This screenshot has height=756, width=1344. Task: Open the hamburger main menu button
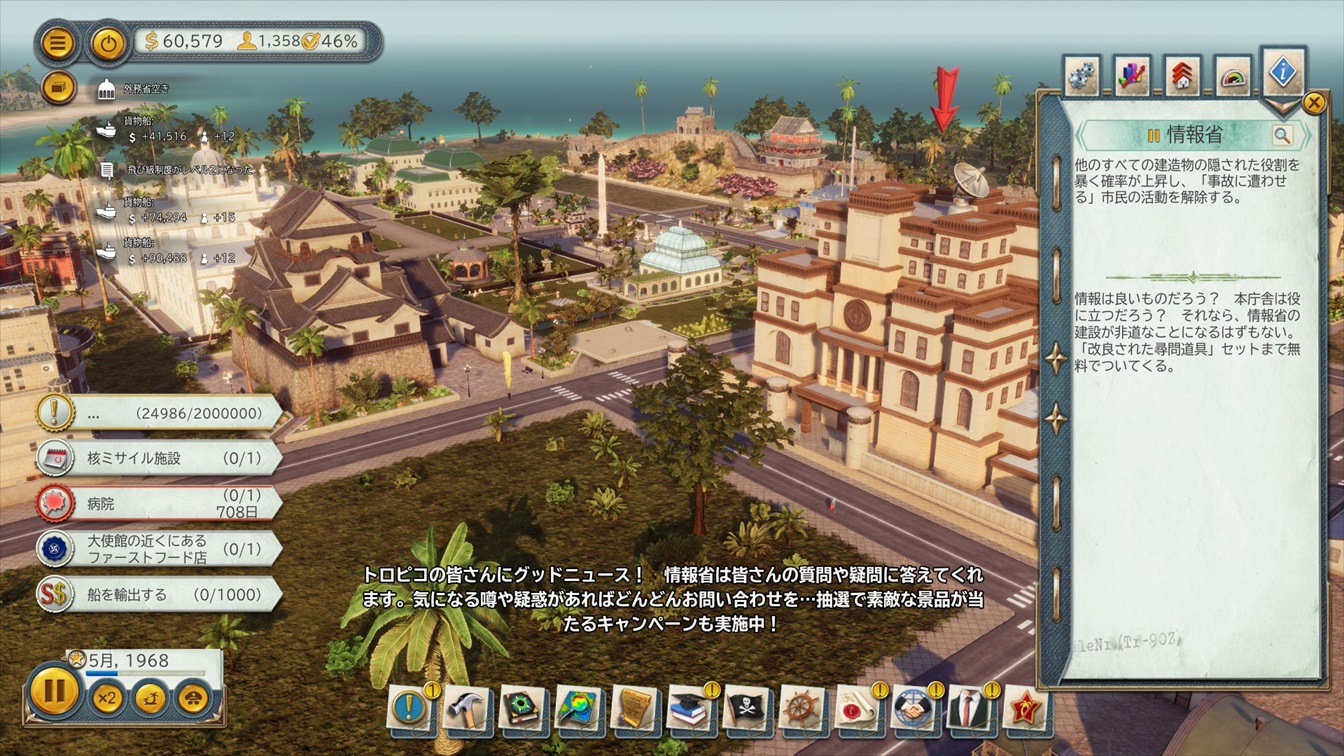[x=58, y=42]
